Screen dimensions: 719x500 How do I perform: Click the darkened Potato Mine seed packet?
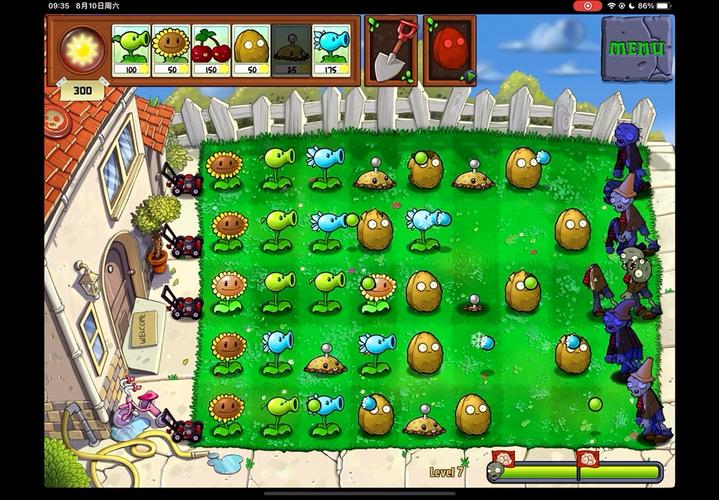point(291,51)
